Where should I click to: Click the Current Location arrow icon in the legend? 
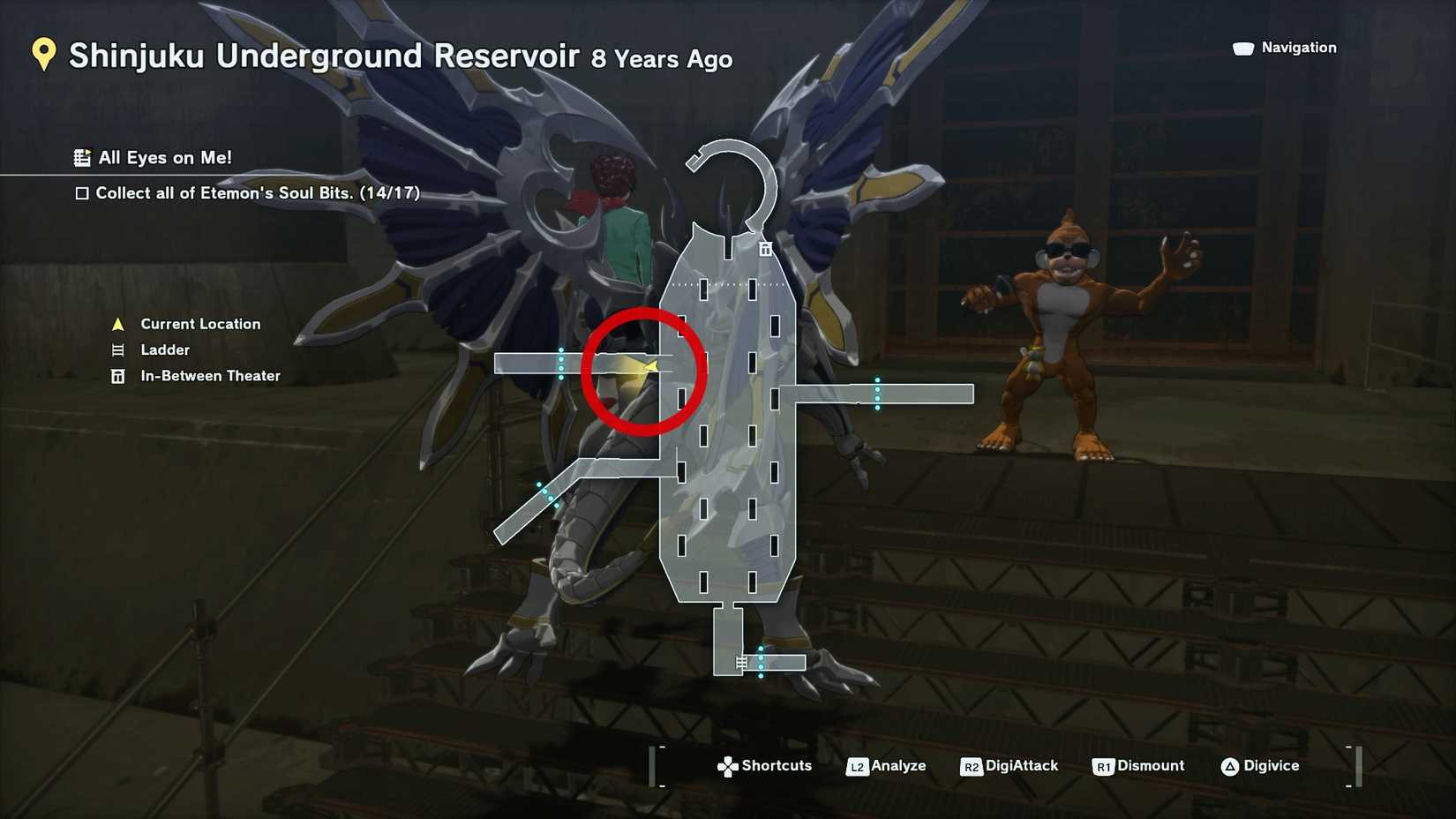[x=116, y=324]
